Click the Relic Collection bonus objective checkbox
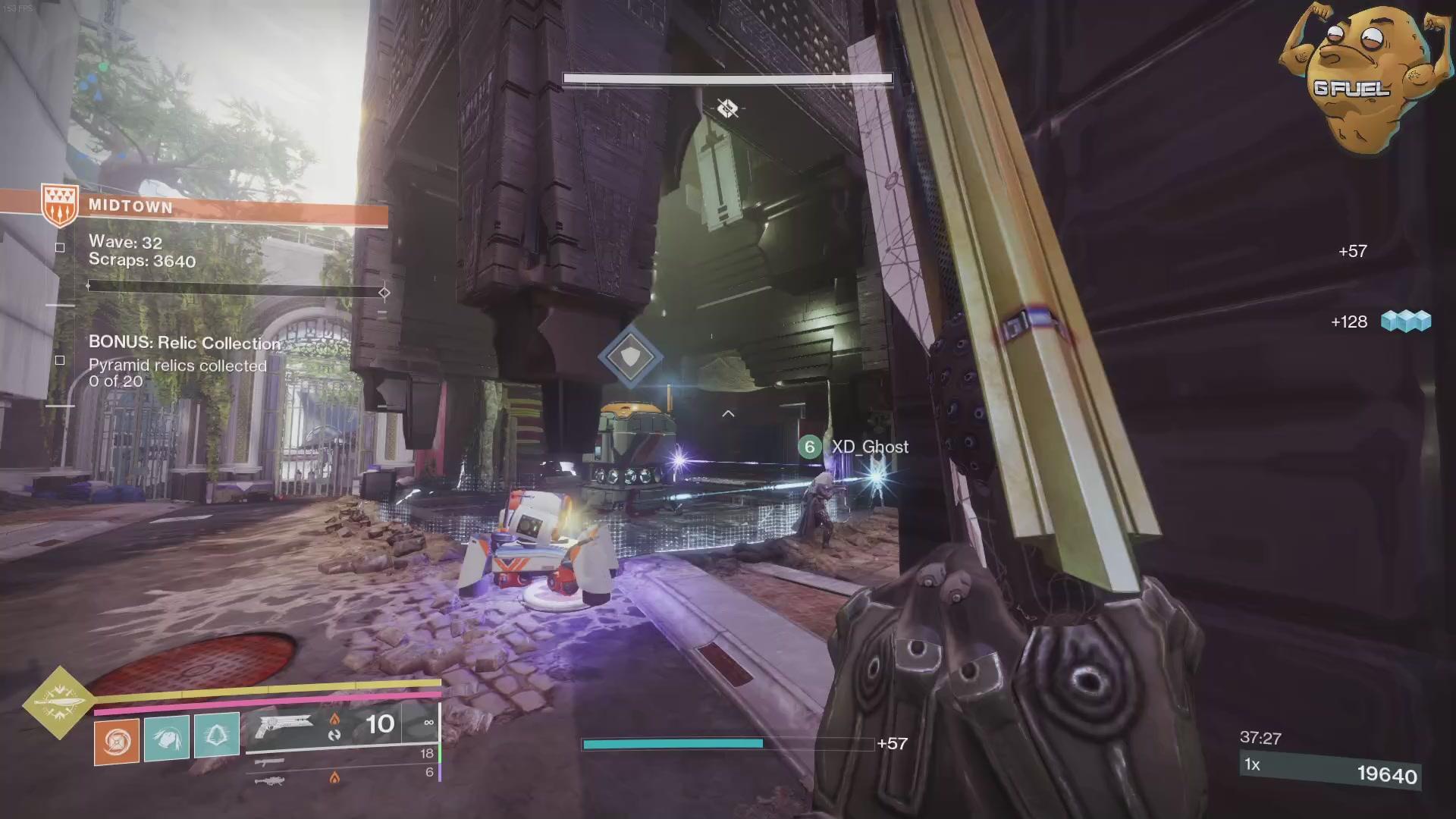Viewport: 1456px width, 819px height. pyautogui.click(x=60, y=360)
